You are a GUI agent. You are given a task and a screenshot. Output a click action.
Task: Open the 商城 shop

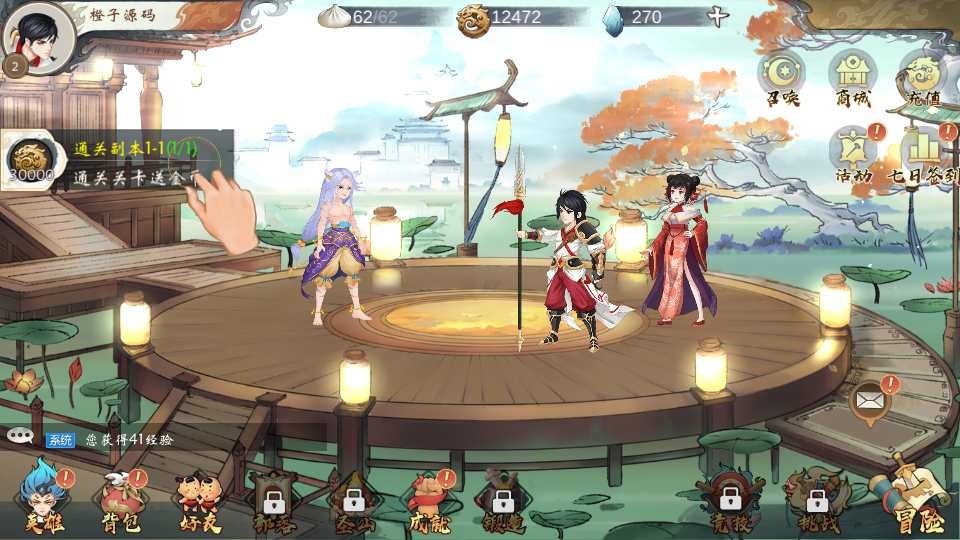point(853,76)
